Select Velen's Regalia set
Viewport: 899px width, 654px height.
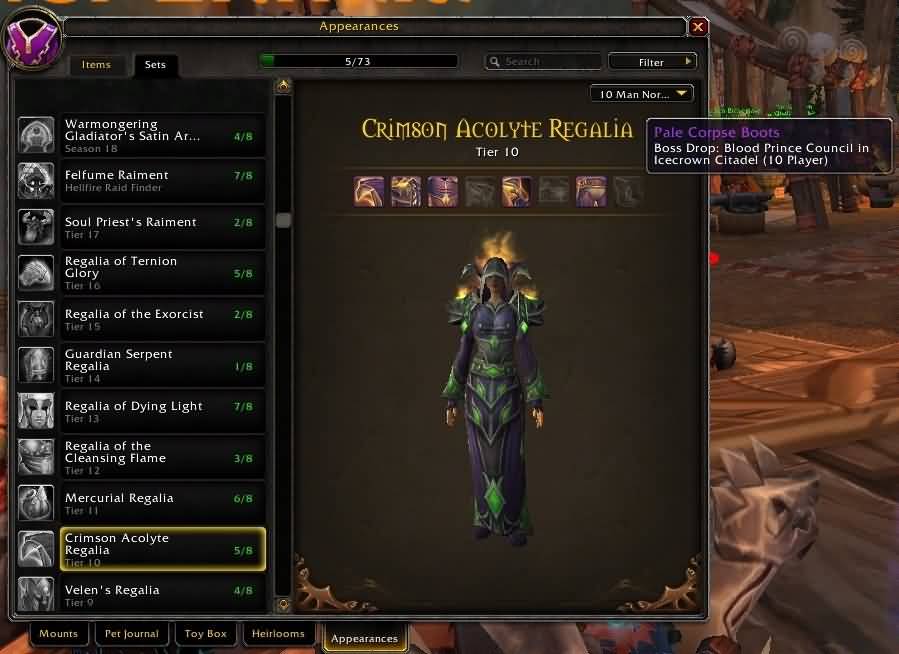[x=142, y=595]
